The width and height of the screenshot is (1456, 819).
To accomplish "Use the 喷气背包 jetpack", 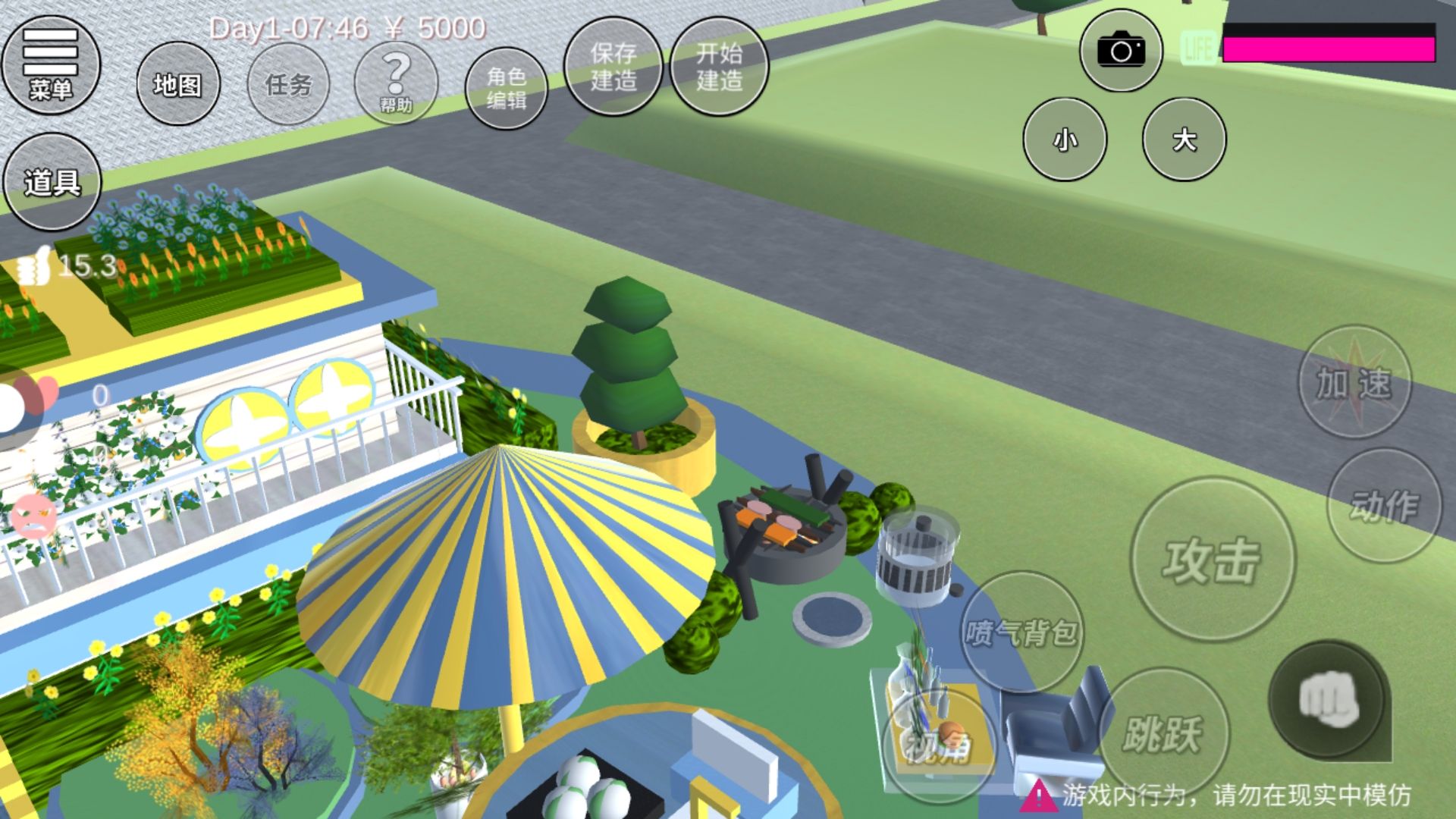I will point(1021,631).
